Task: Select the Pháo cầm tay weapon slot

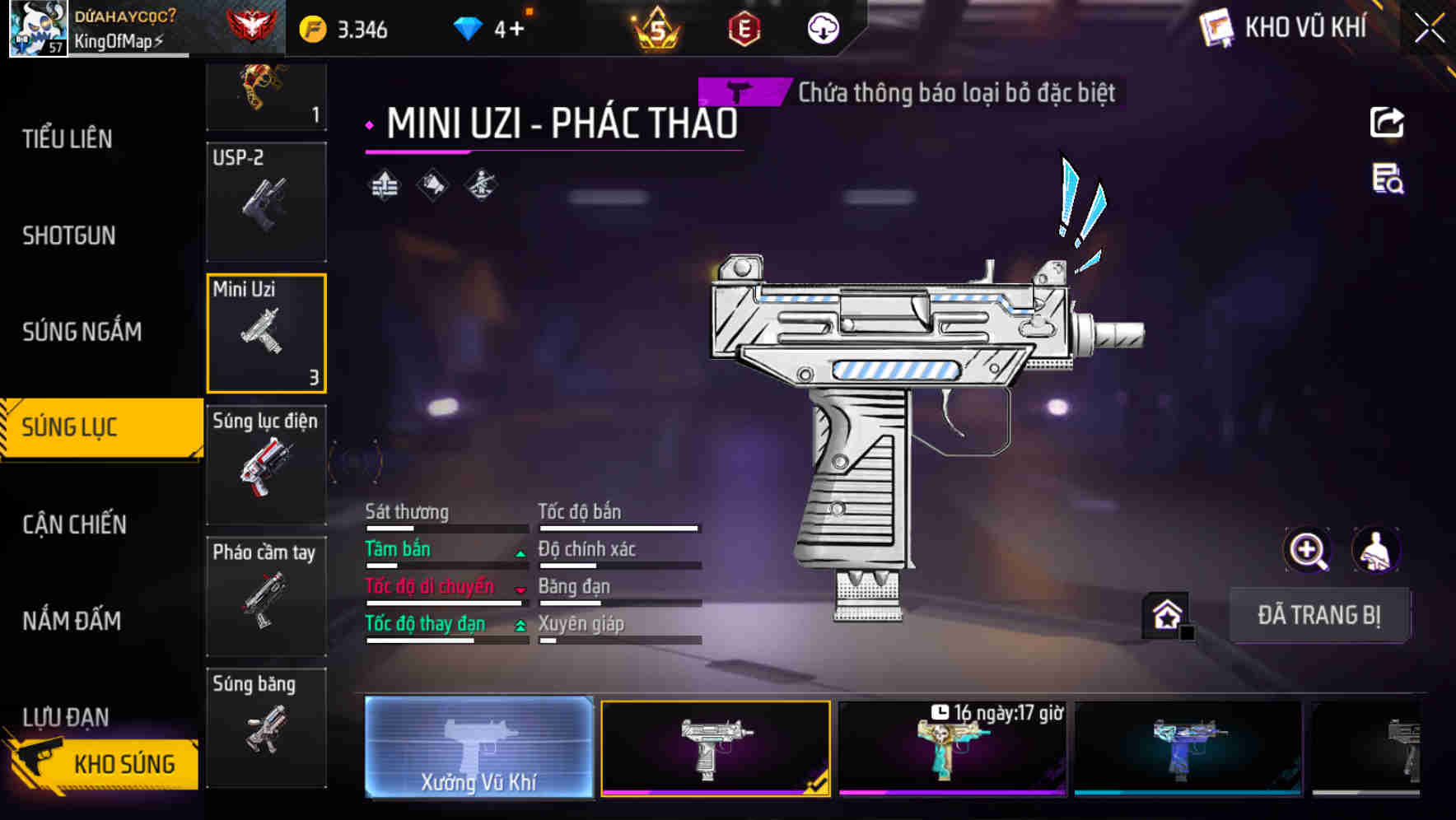Action: pos(266,596)
